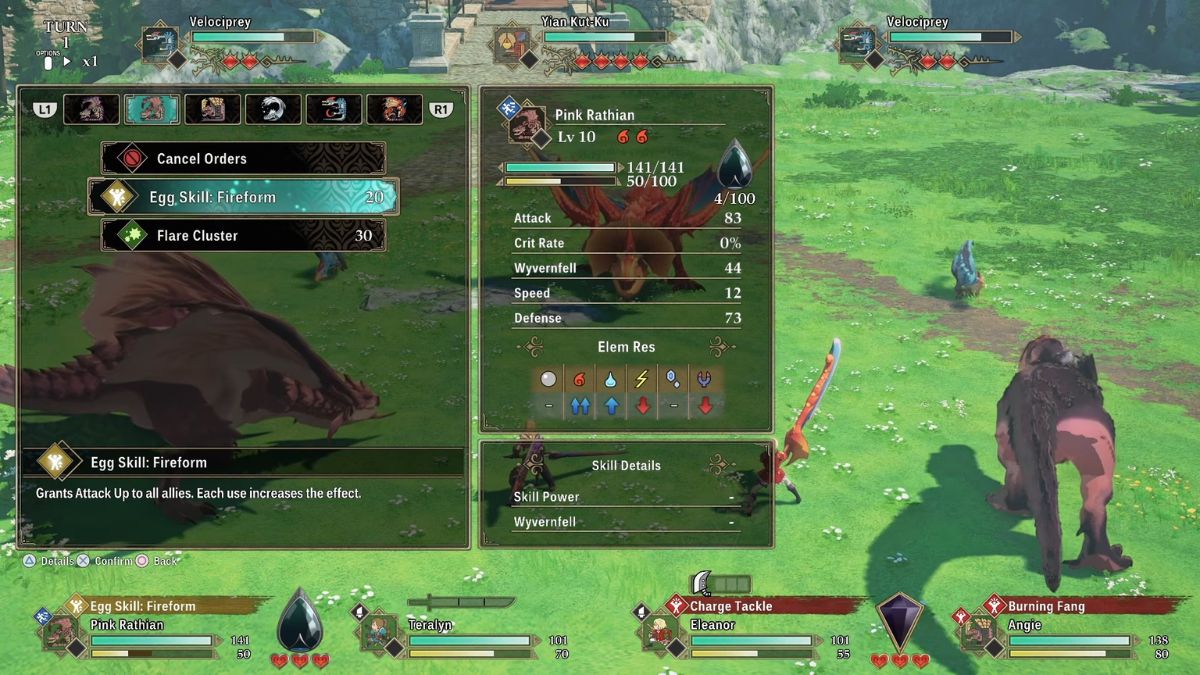1200x675 pixels.
Task: Switch to the first purple monster tab
Action: [x=92, y=109]
